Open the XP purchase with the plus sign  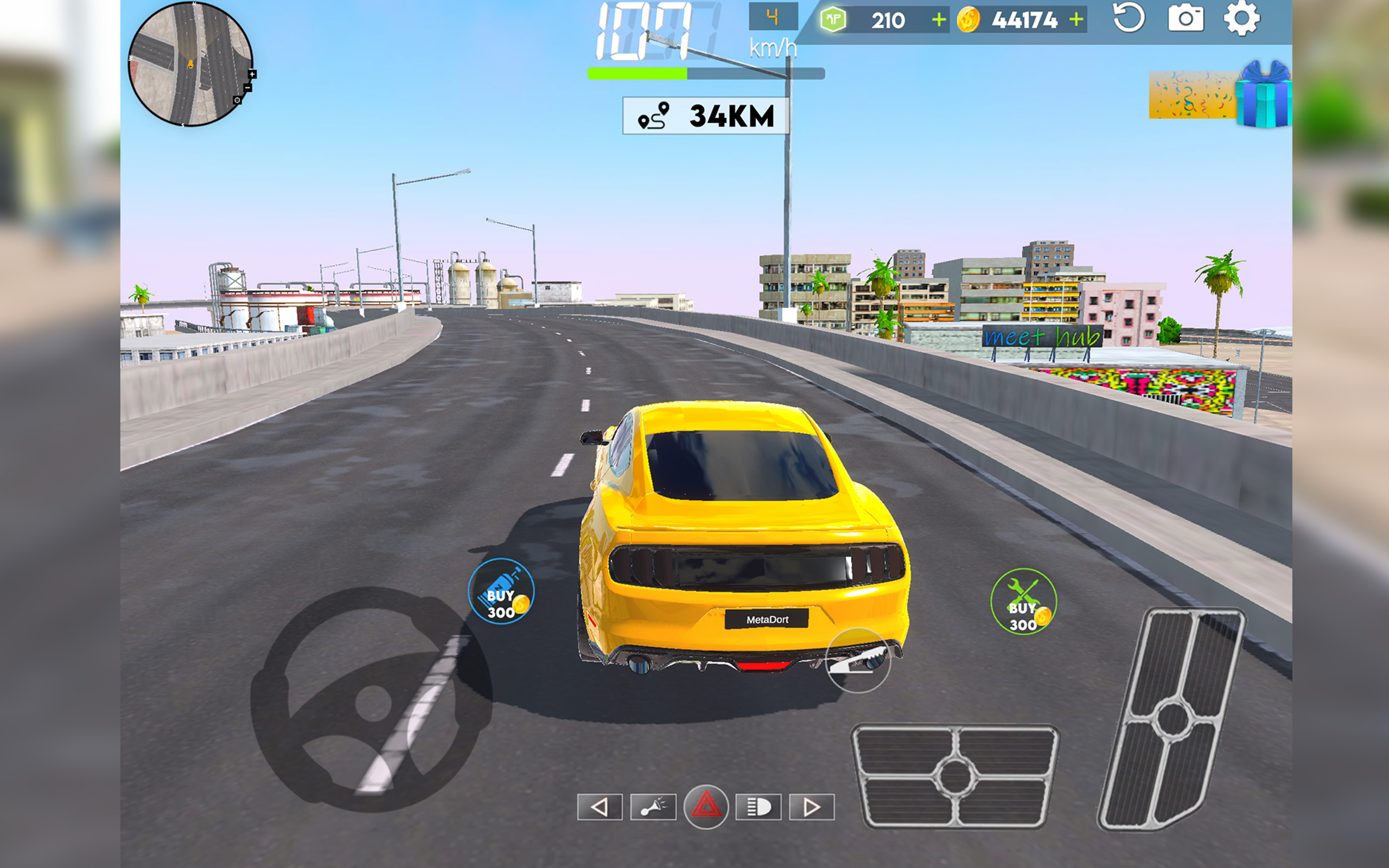pyautogui.click(x=938, y=19)
